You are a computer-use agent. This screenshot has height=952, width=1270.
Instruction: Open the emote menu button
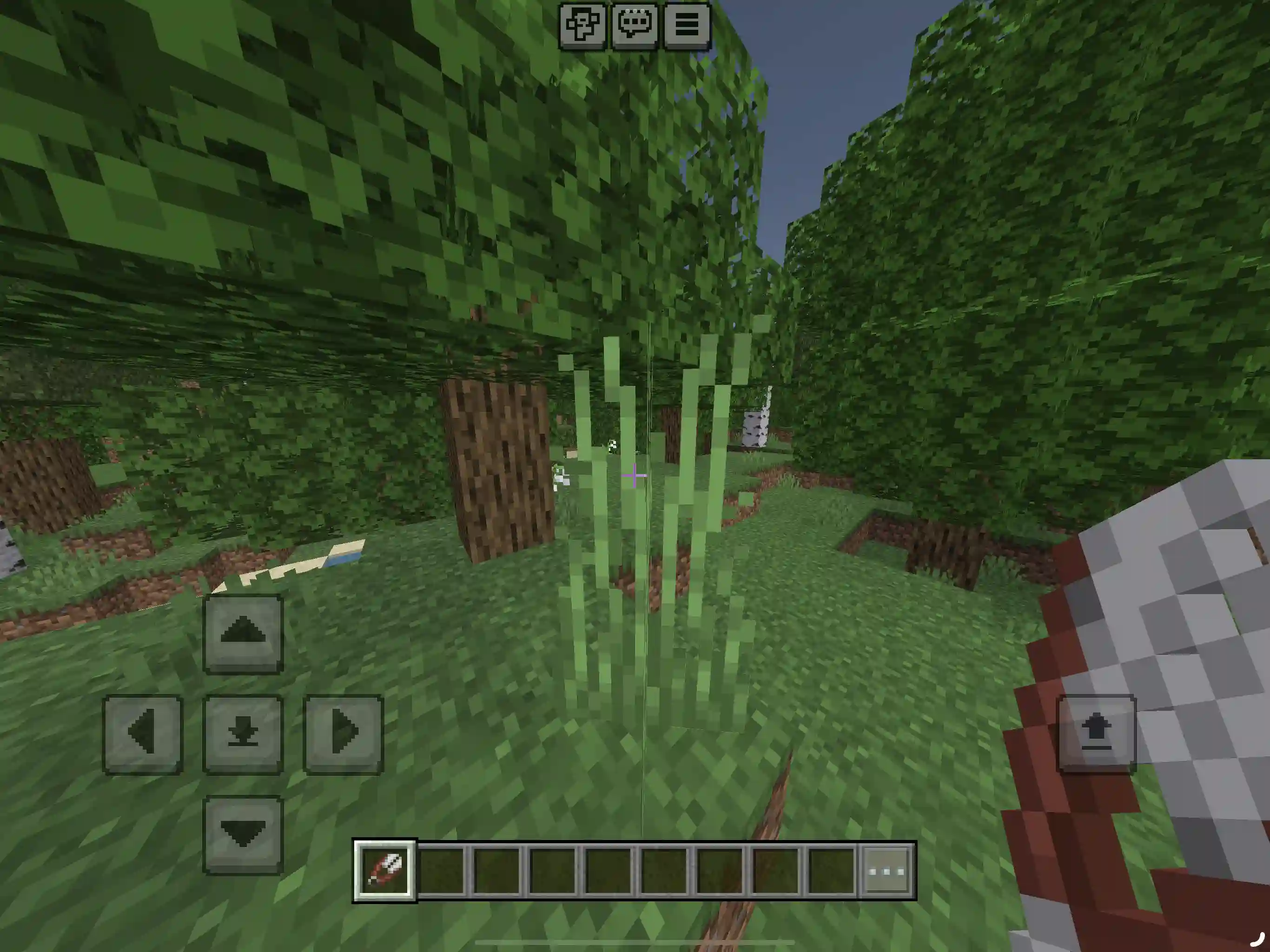coord(582,25)
